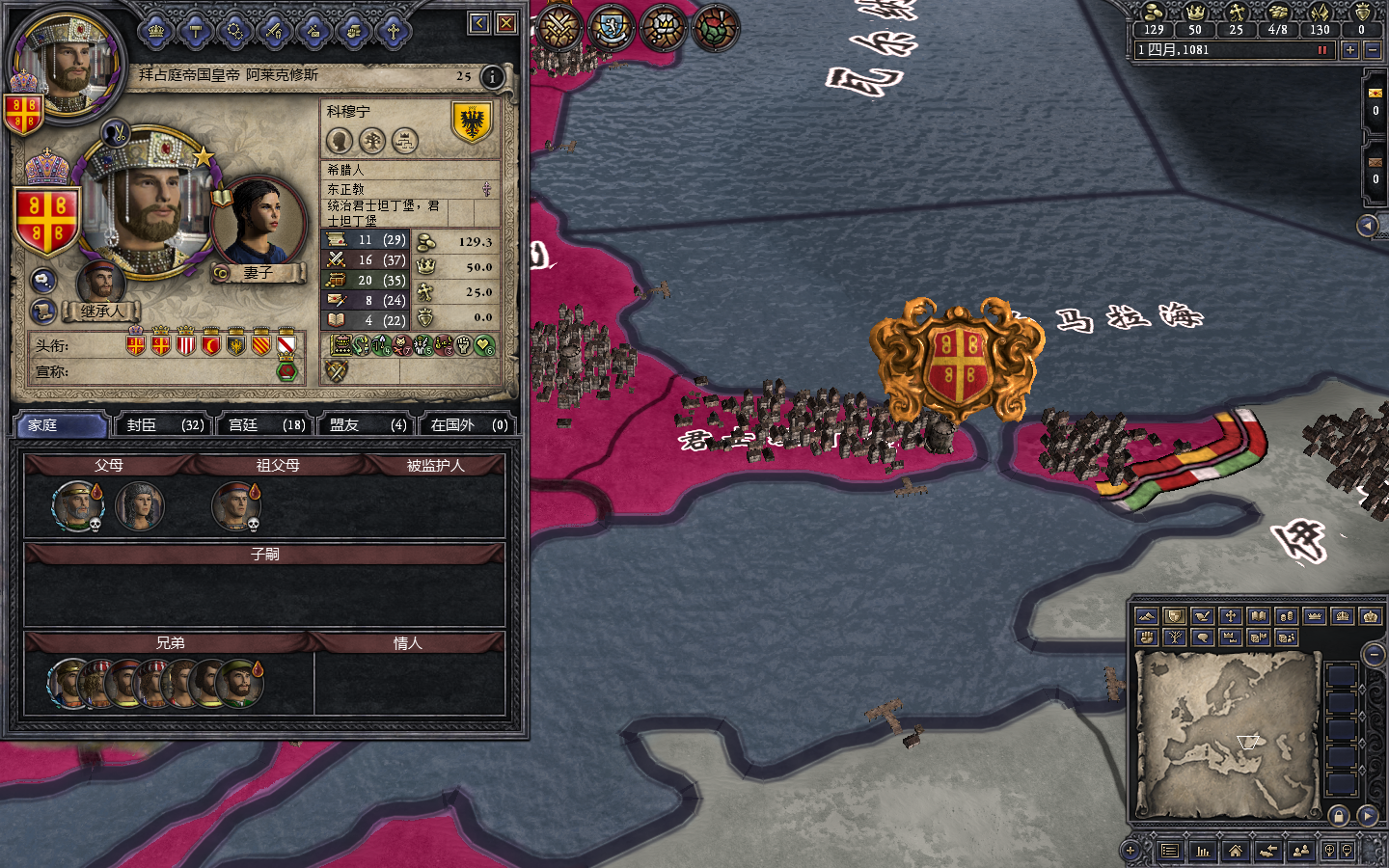The image size is (1389, 868).
Task: Switch to the 封臣 (32) tab
Action: coord(165,424)
